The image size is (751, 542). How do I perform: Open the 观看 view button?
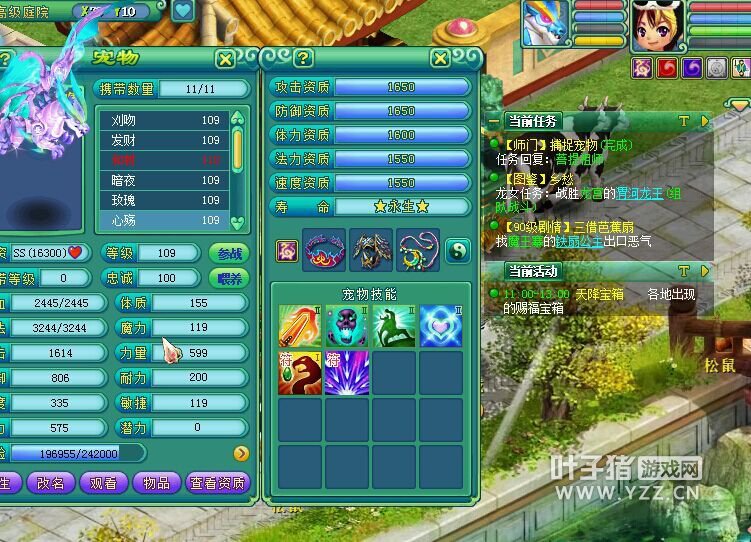pos(103,483)
